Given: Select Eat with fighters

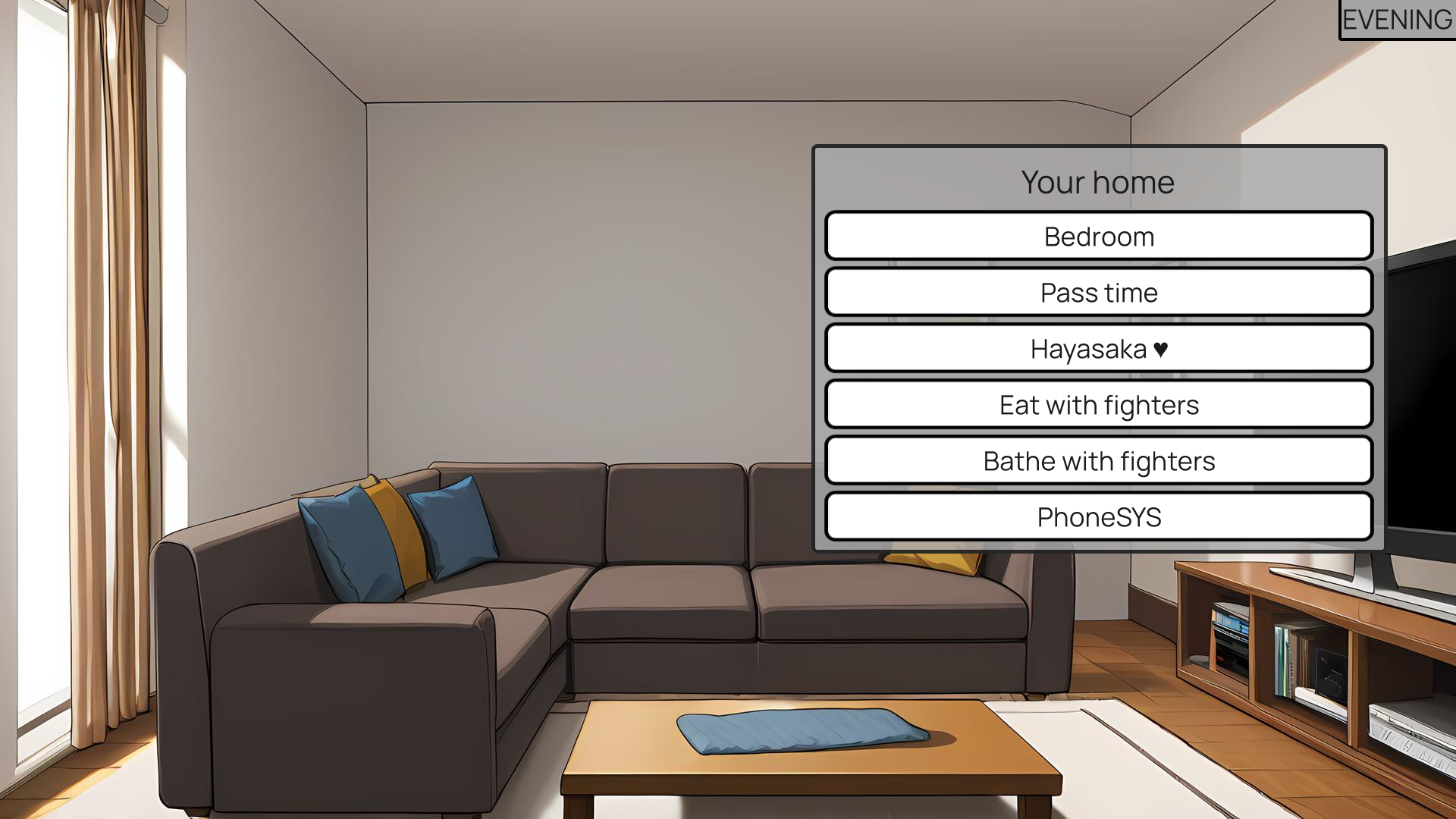Looking at the screenshot, I should tap(1098, 404).
